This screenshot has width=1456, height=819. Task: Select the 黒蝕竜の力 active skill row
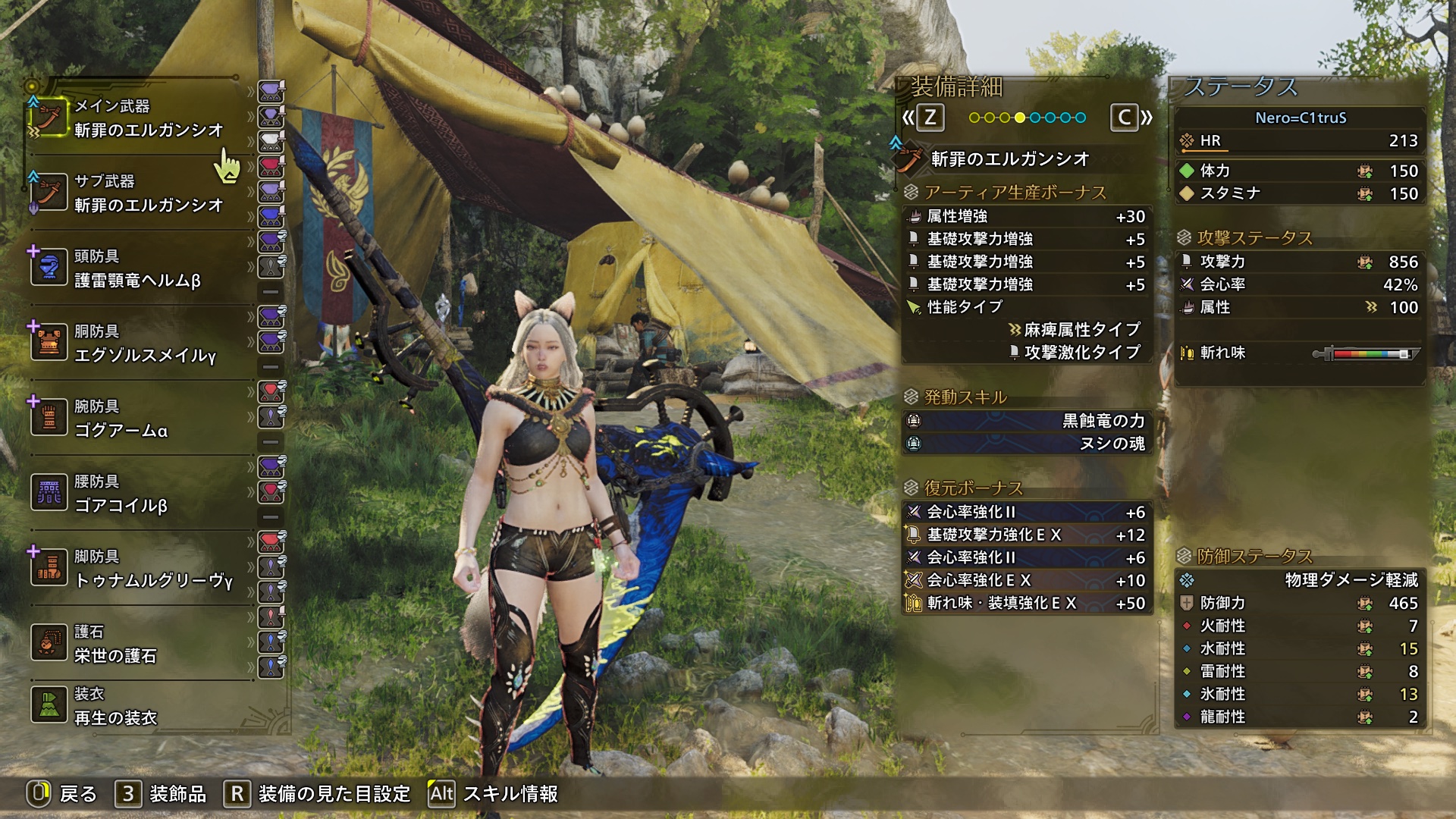(x=1028, y=421)
